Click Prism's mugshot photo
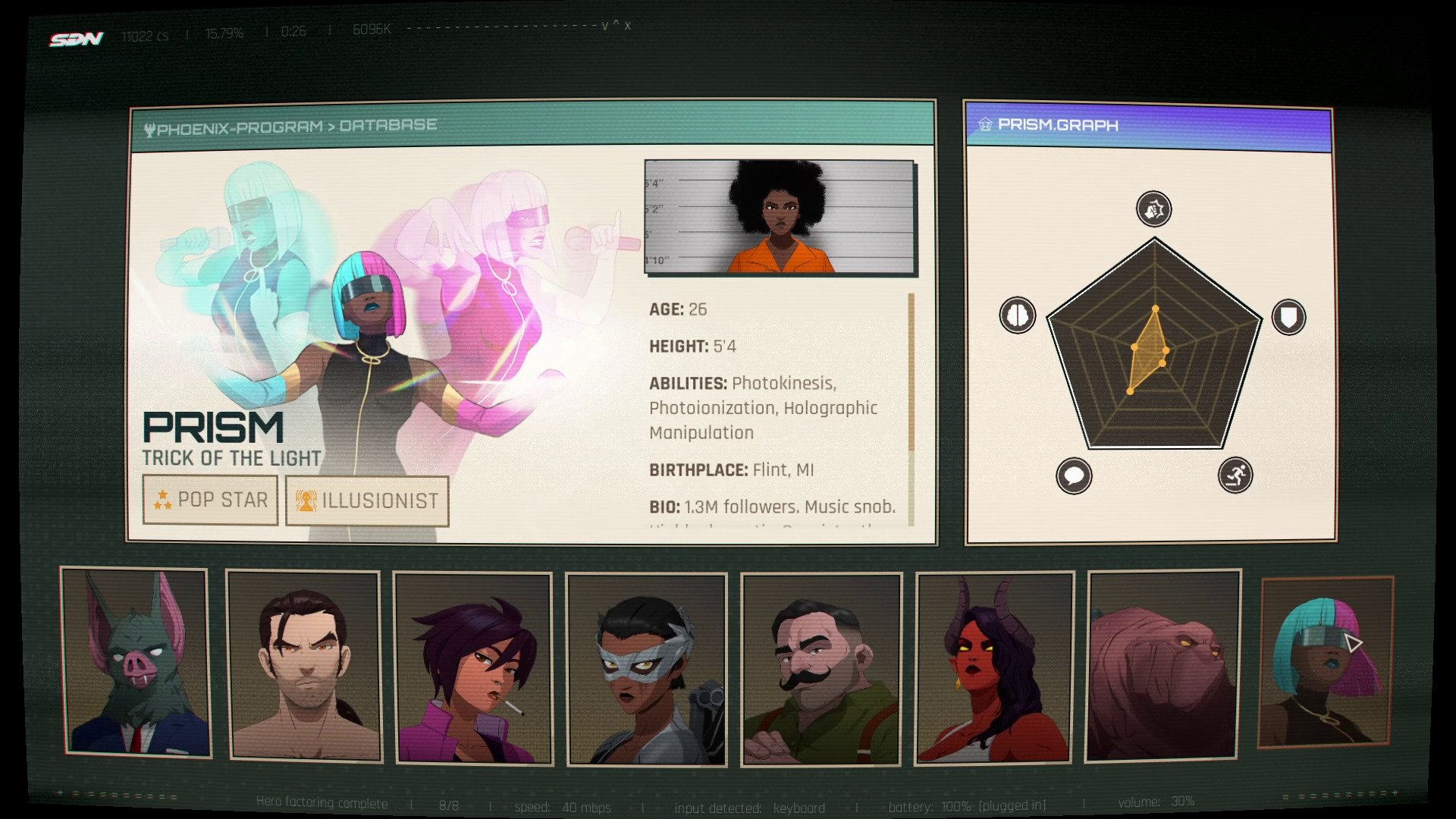Viewport: 1456px width, 819px height. (x=780, y=217)
